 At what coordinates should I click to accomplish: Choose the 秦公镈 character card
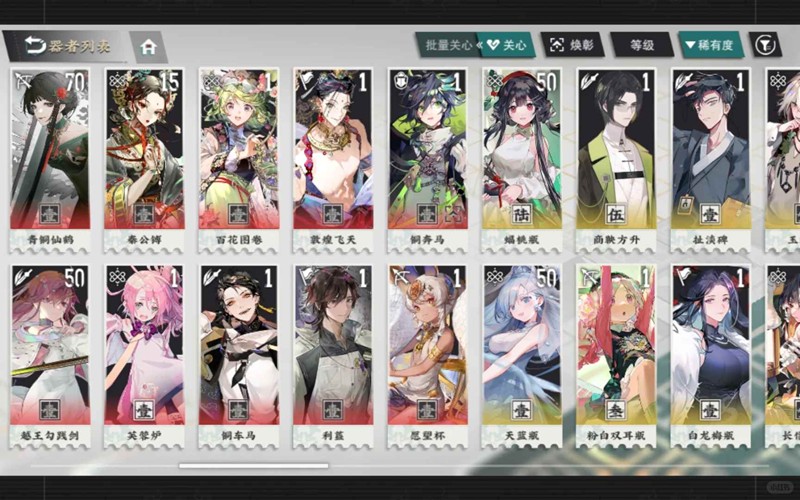click(144, 155)
